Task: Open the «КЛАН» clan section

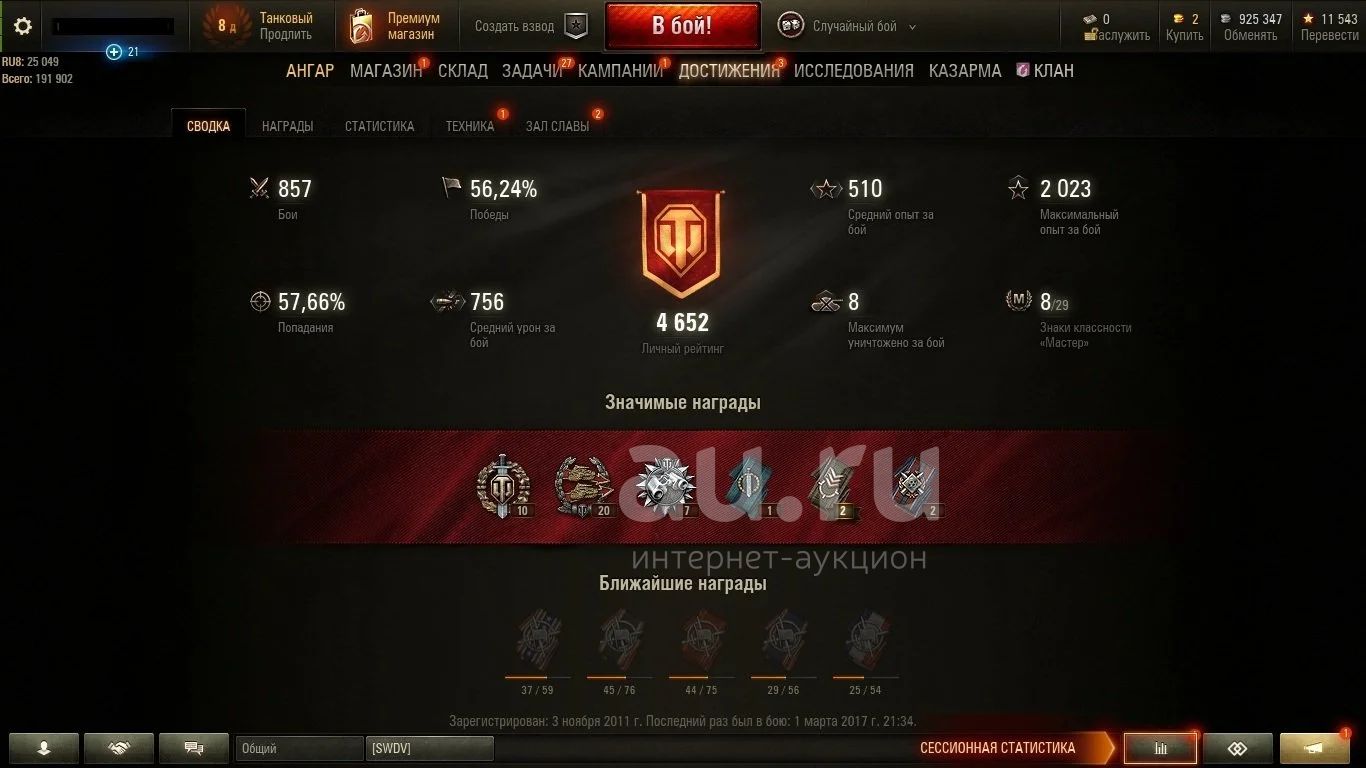Action: [1045, 71]
